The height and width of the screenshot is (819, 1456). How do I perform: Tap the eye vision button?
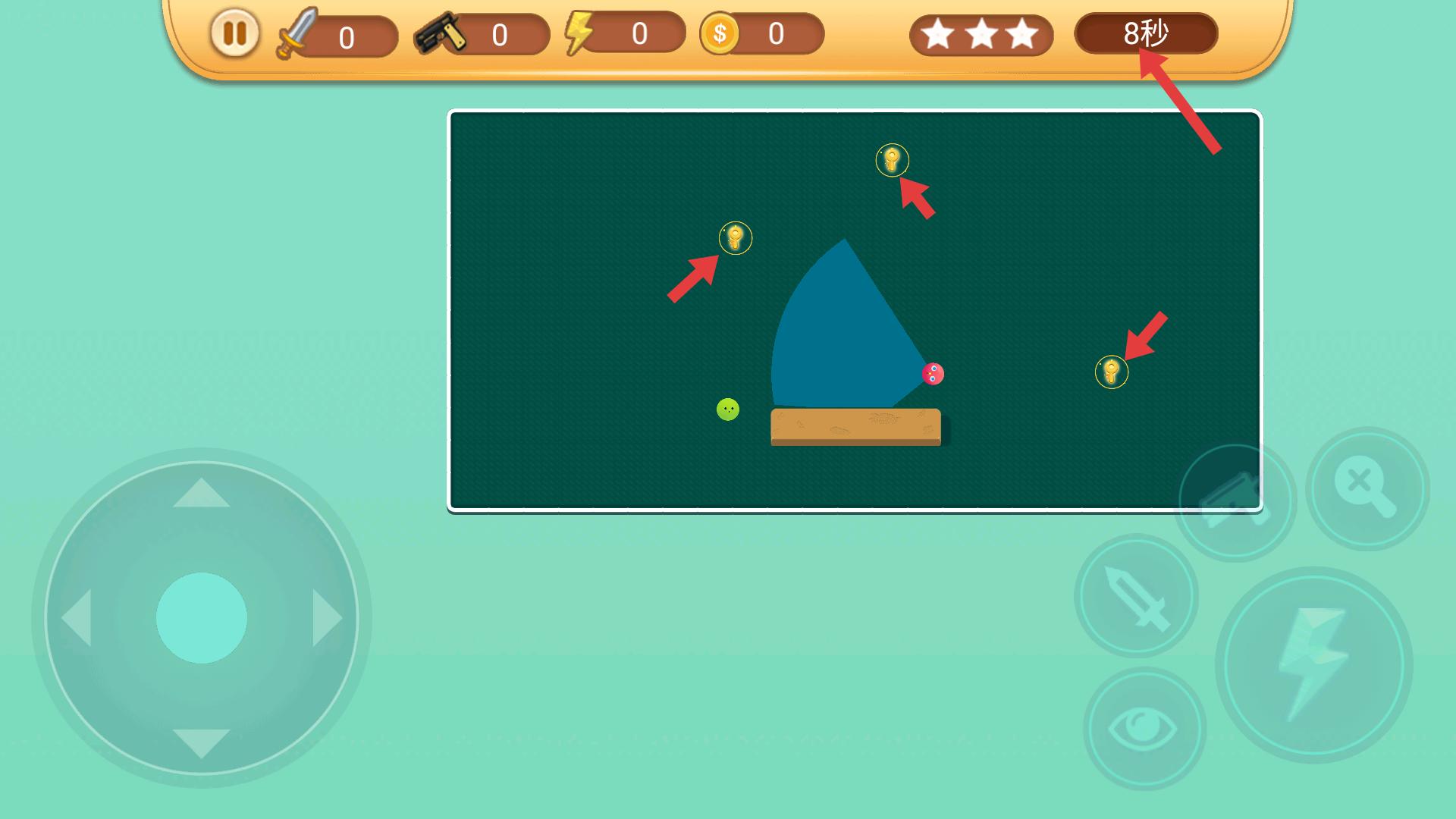[1144, 729]
